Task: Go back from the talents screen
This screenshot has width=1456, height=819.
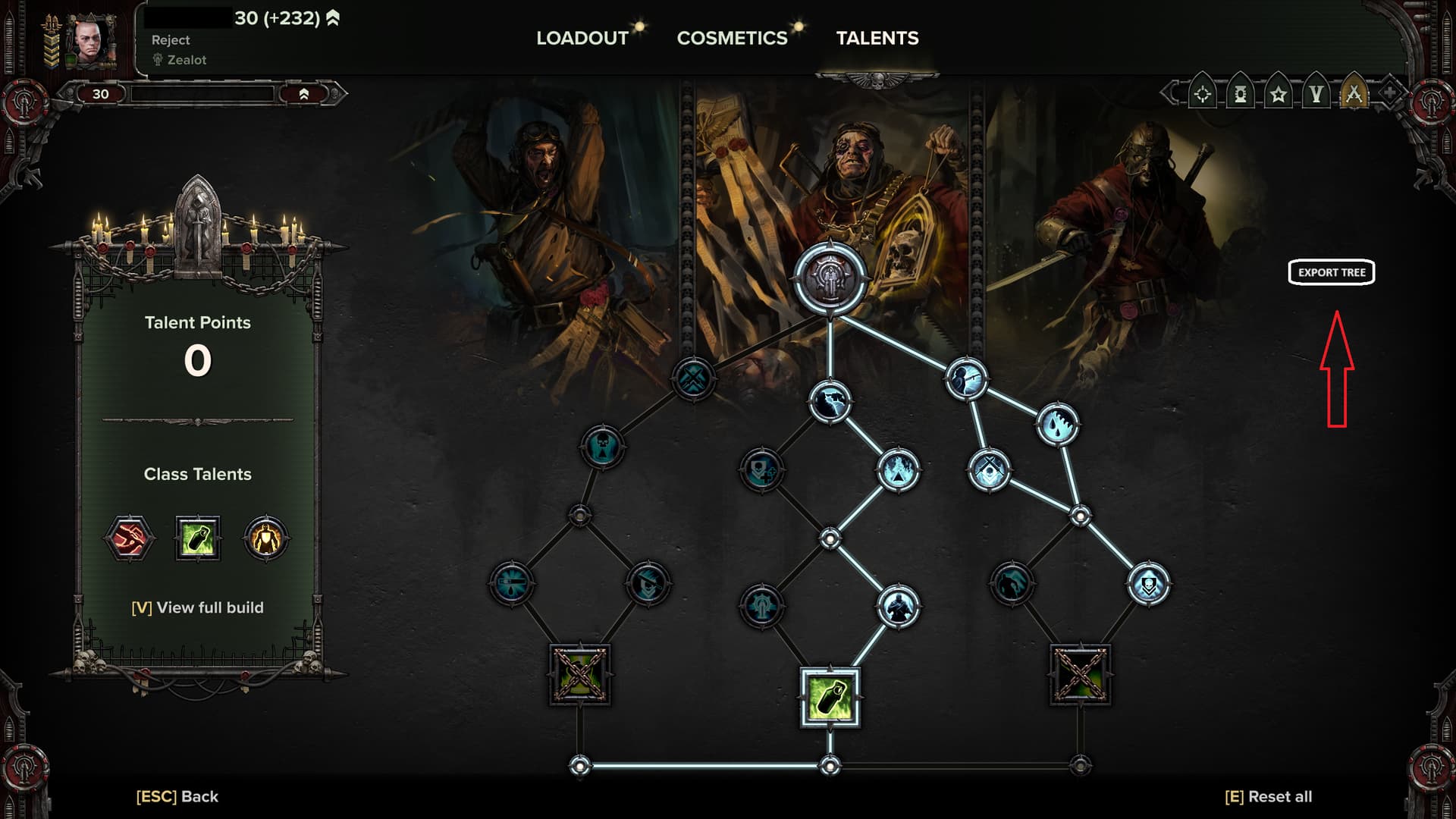Action: (x=177, y=796)
